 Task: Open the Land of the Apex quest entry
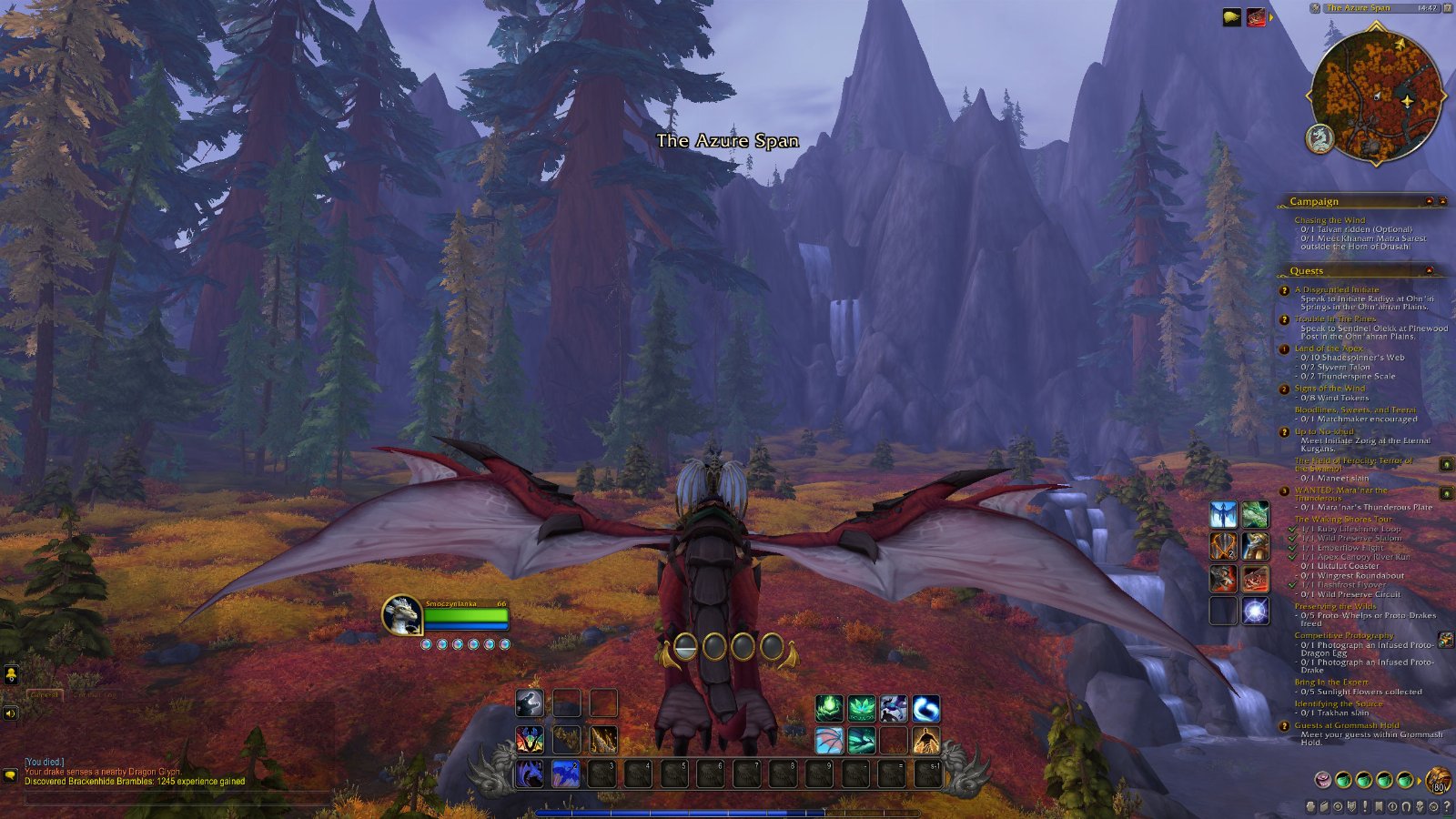tap(1329, 349)
